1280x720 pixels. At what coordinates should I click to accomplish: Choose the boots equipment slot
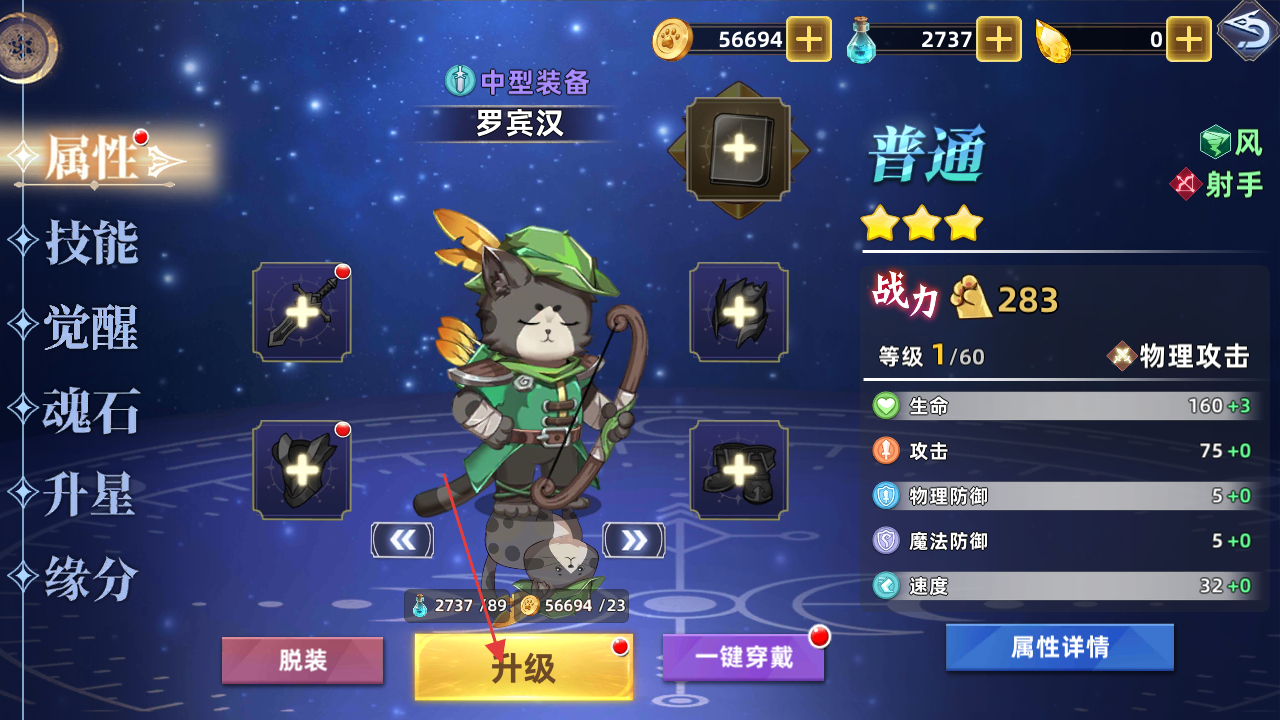[739, 470]
